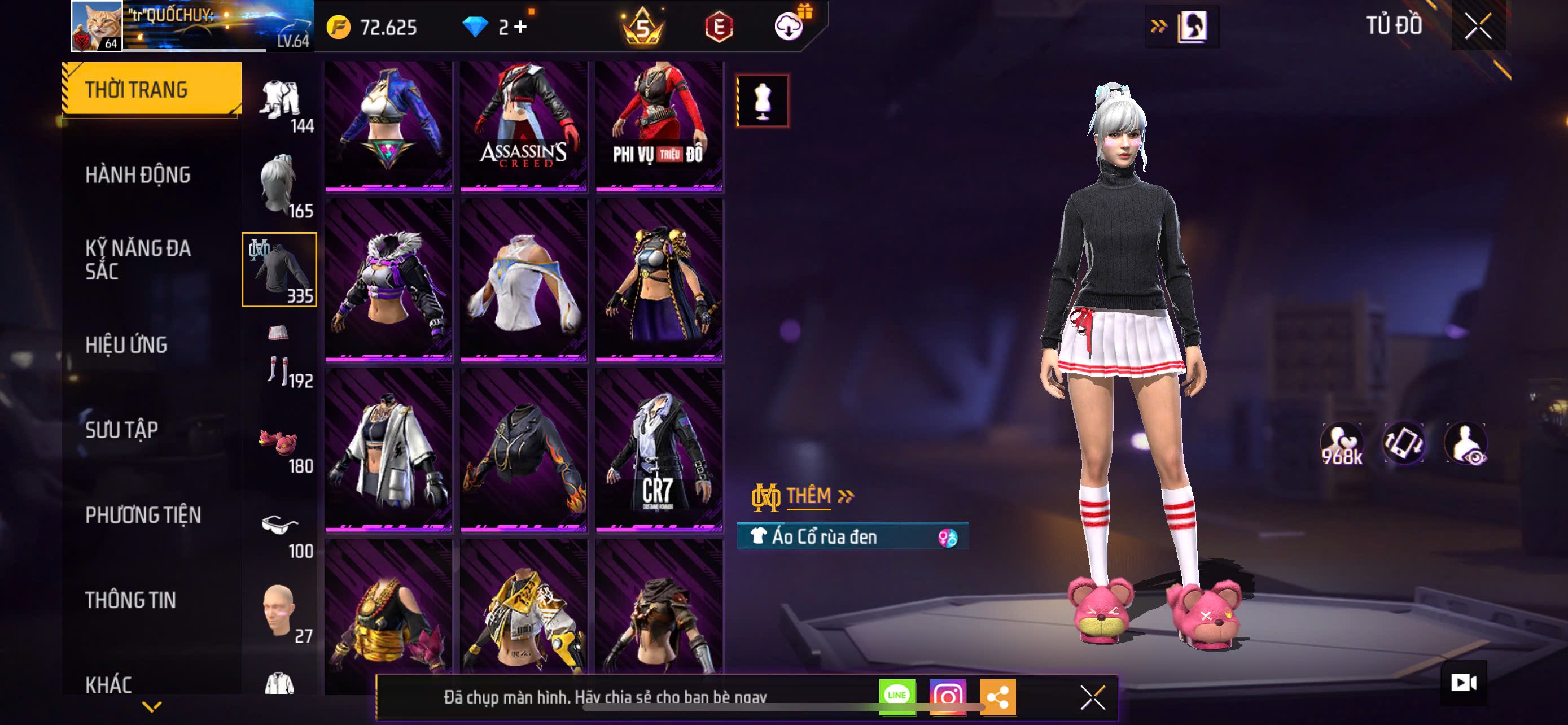Select the Phi Vụ Triệu Đô top

pos(659,125)
